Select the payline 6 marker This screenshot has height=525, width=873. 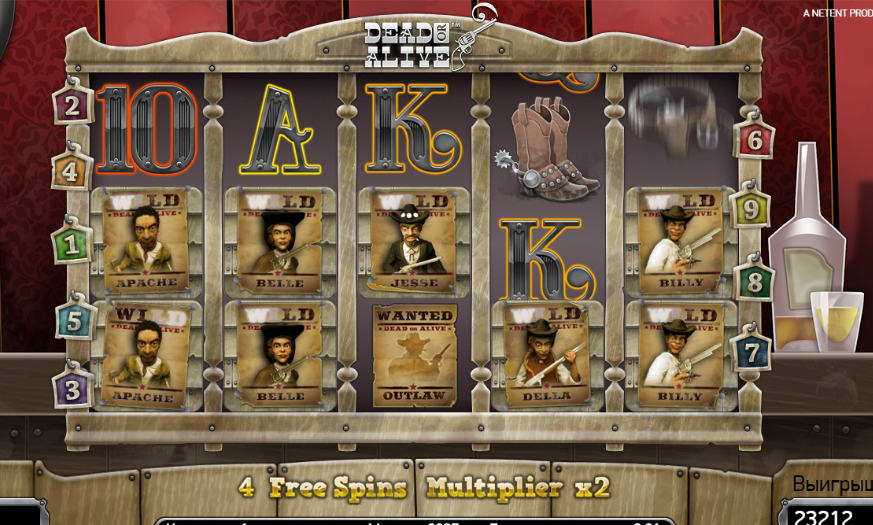(753, 140)
